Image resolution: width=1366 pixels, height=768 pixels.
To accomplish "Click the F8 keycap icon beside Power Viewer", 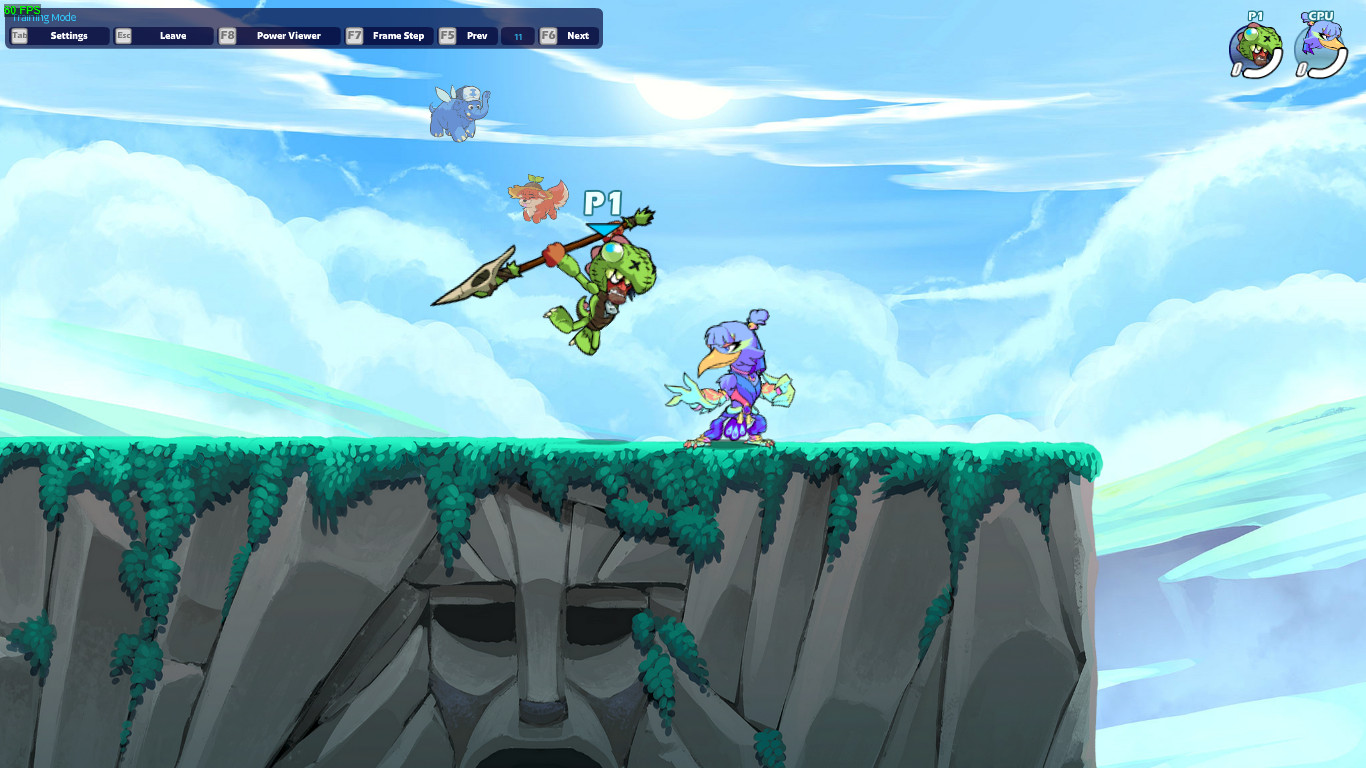I will 229,36.
